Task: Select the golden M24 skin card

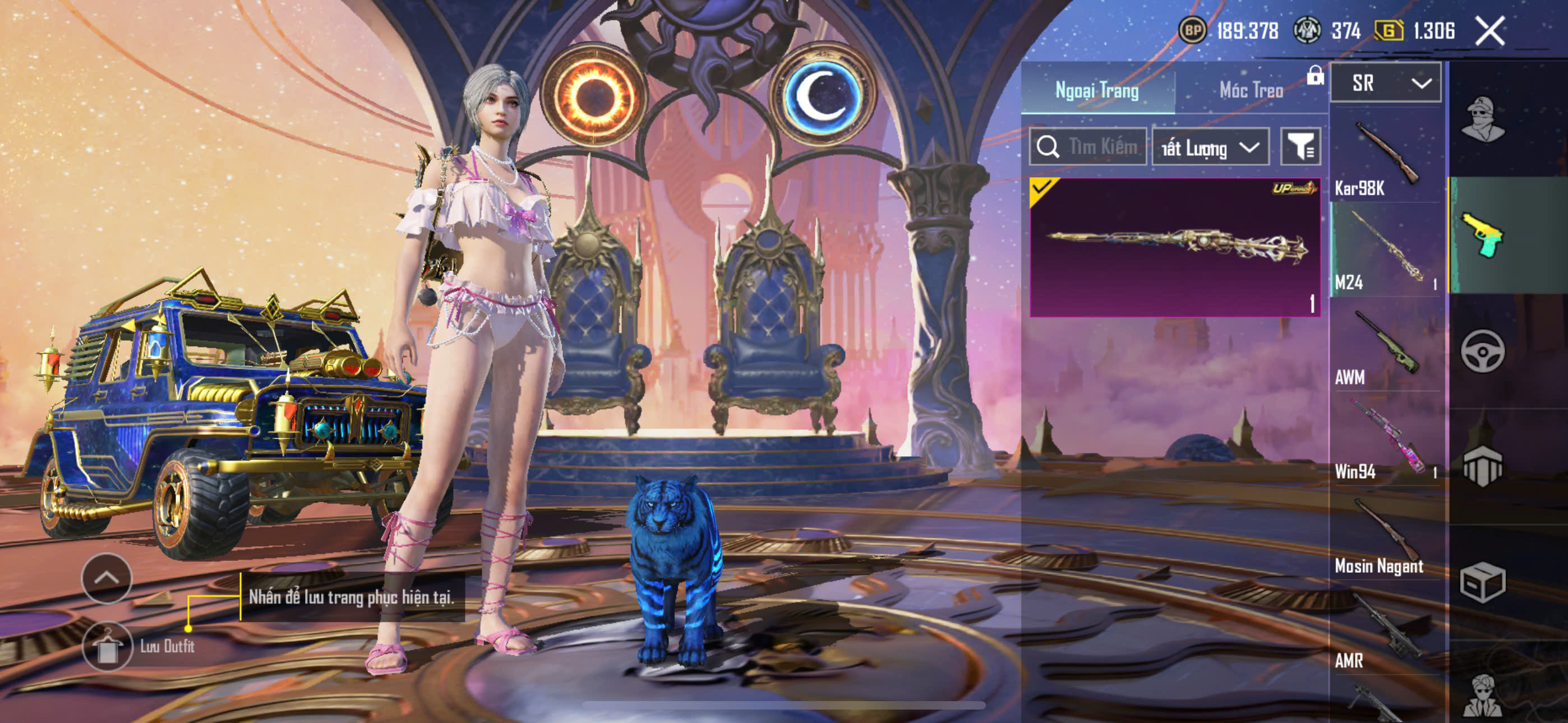Action: (1174, 247)
